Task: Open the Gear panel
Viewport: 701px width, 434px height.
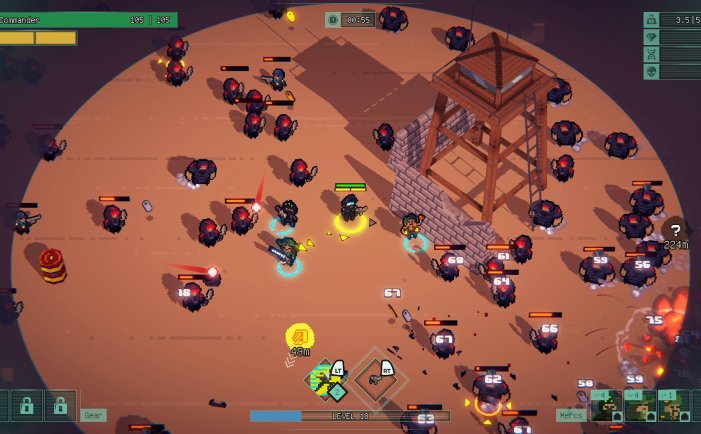Action: pyautogui.click(x=94, y=415)
